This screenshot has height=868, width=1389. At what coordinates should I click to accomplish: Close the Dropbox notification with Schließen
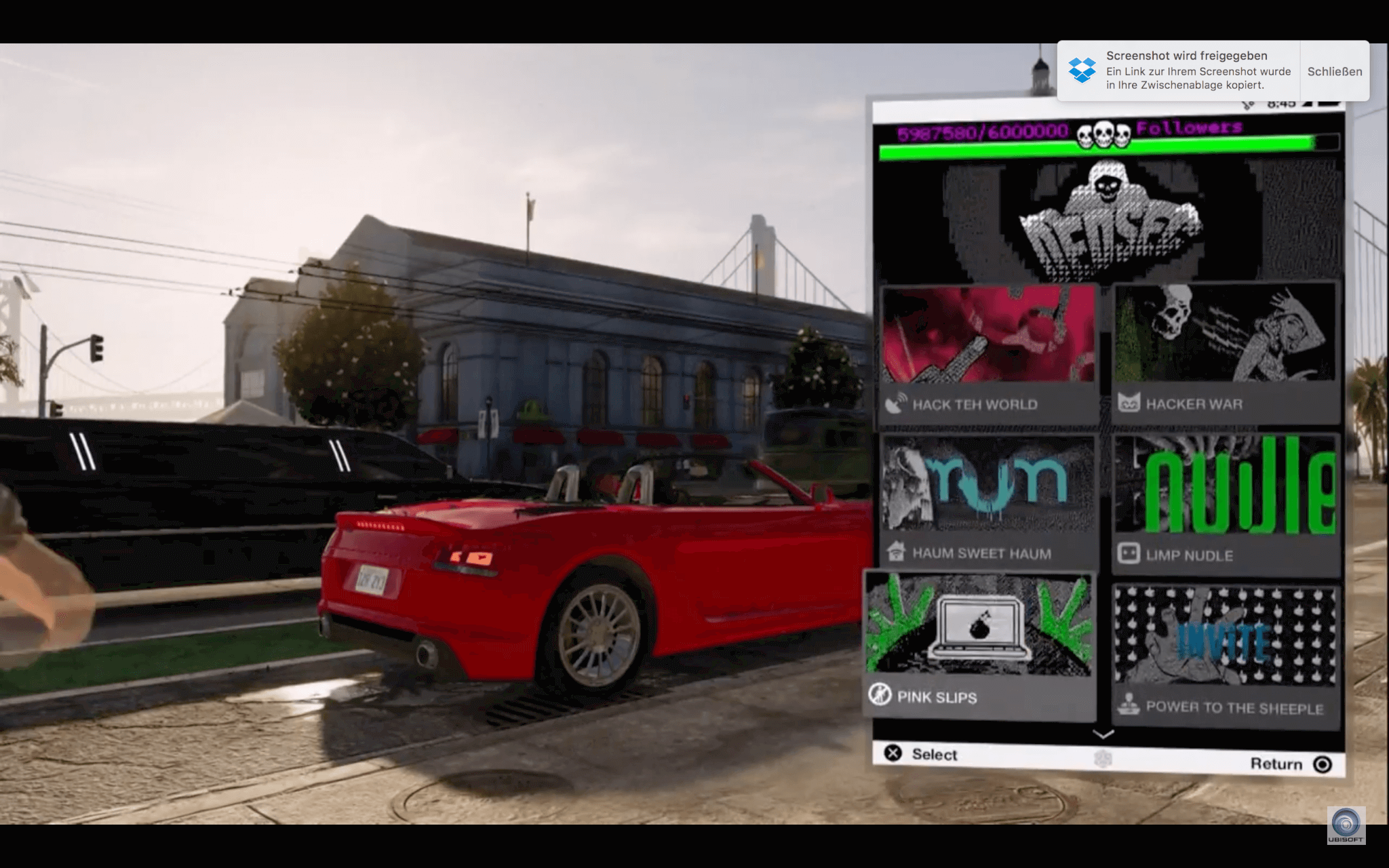pos(1334,71)
